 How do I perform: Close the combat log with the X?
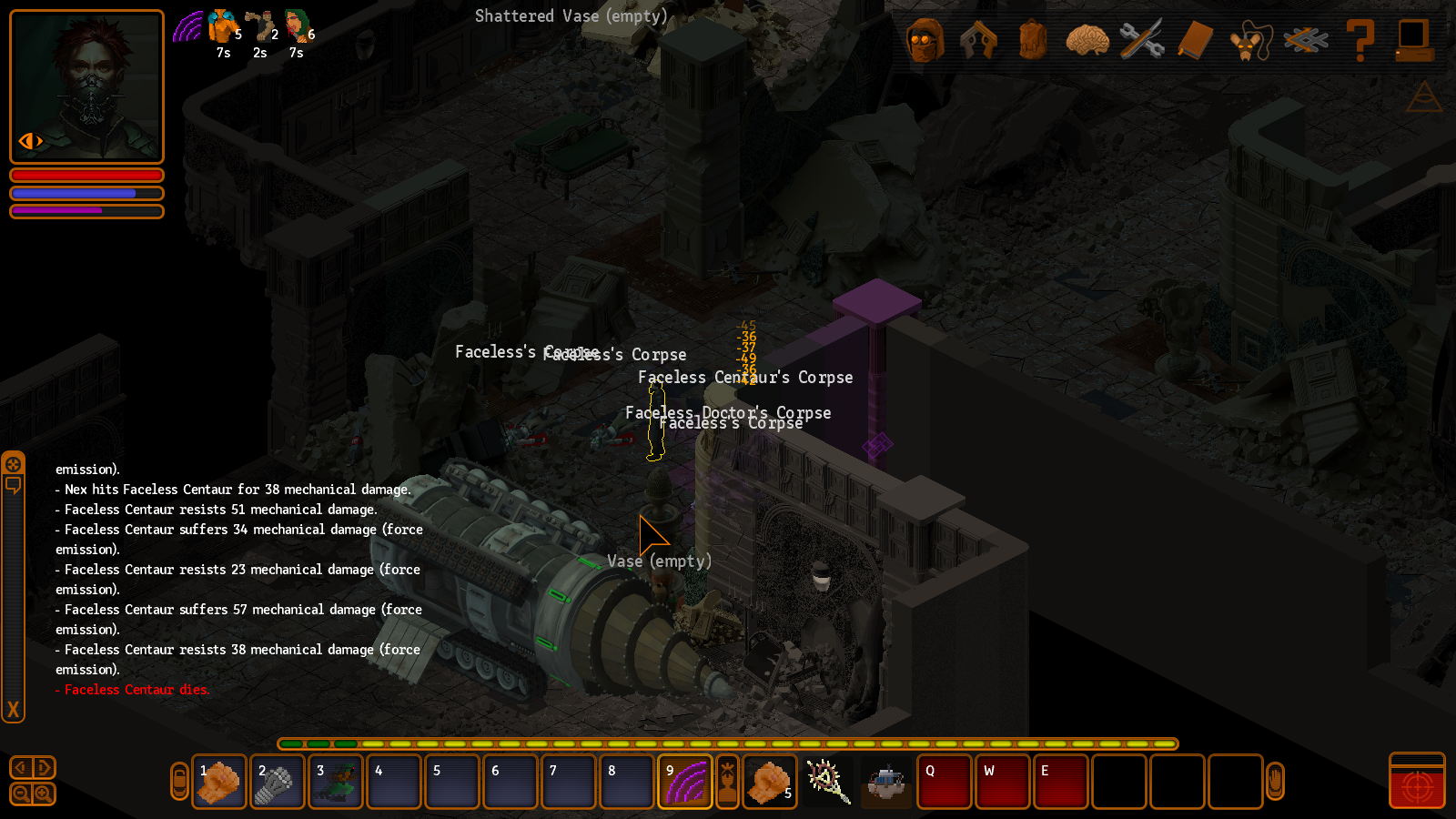(13, 710)
